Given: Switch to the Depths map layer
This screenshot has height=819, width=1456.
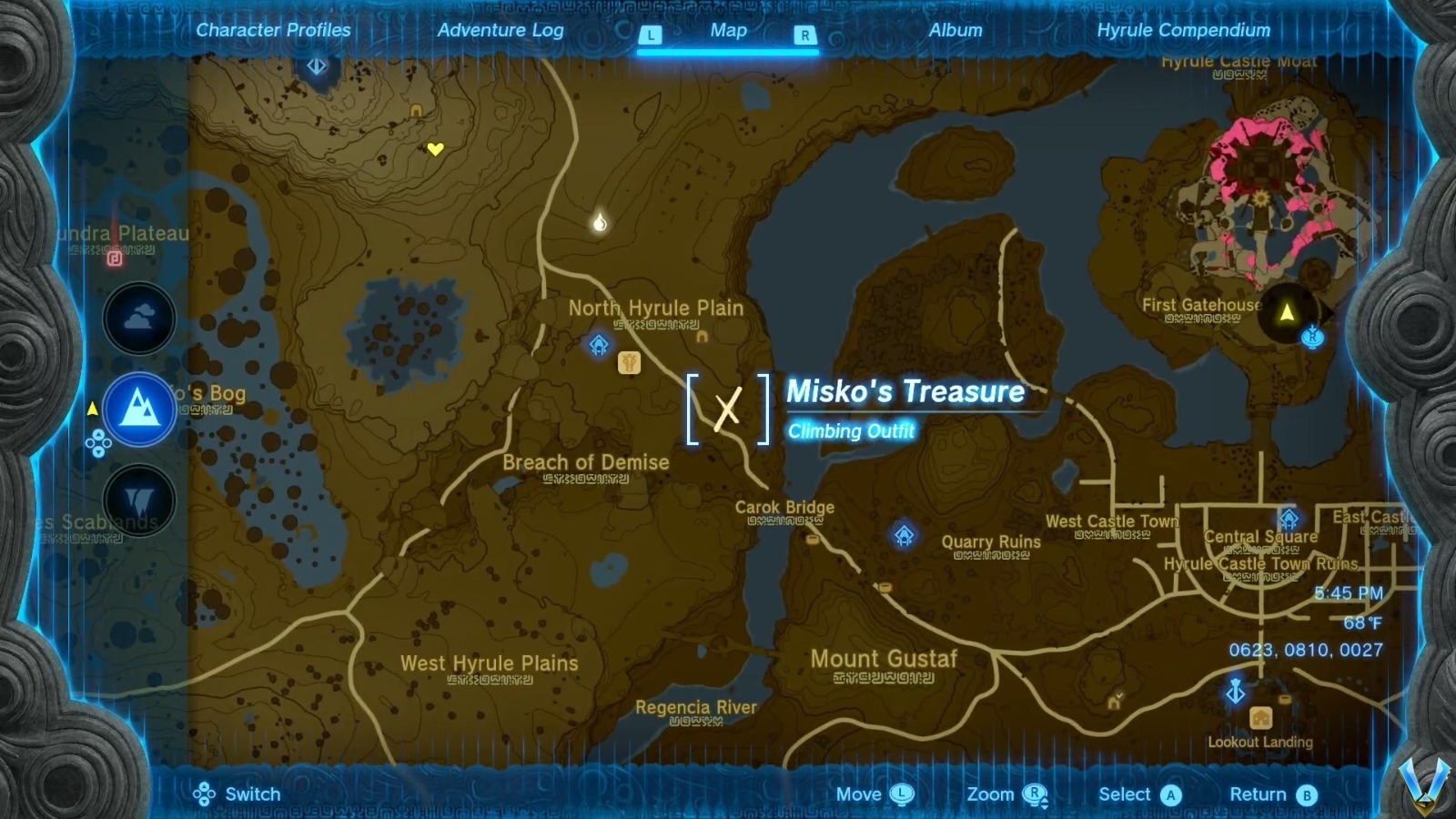Looking at the screenshot, I should pyautogui.click(x=138, y=500).
